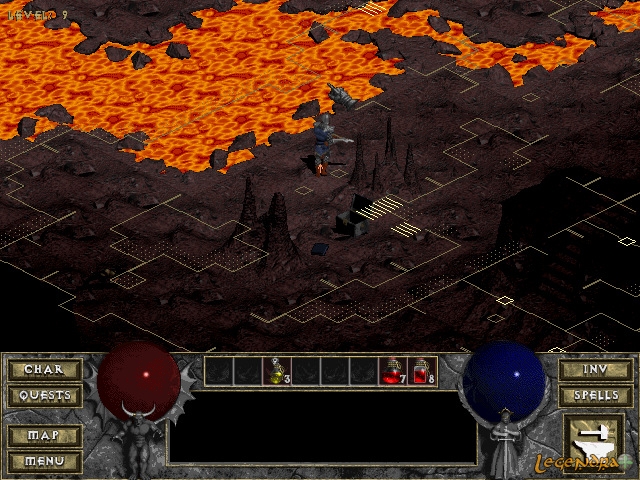The height and width of the screenshot is (480, 640).
Task: Open the INV inventory panel
Action: [x=594, y=370]
